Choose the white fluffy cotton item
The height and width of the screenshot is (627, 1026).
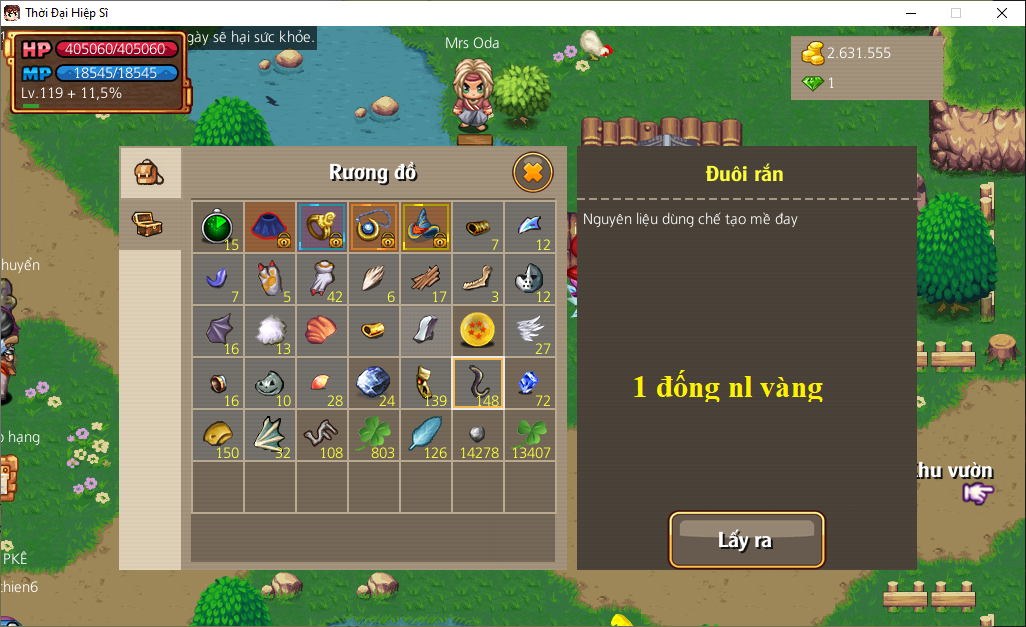point(270,331)
